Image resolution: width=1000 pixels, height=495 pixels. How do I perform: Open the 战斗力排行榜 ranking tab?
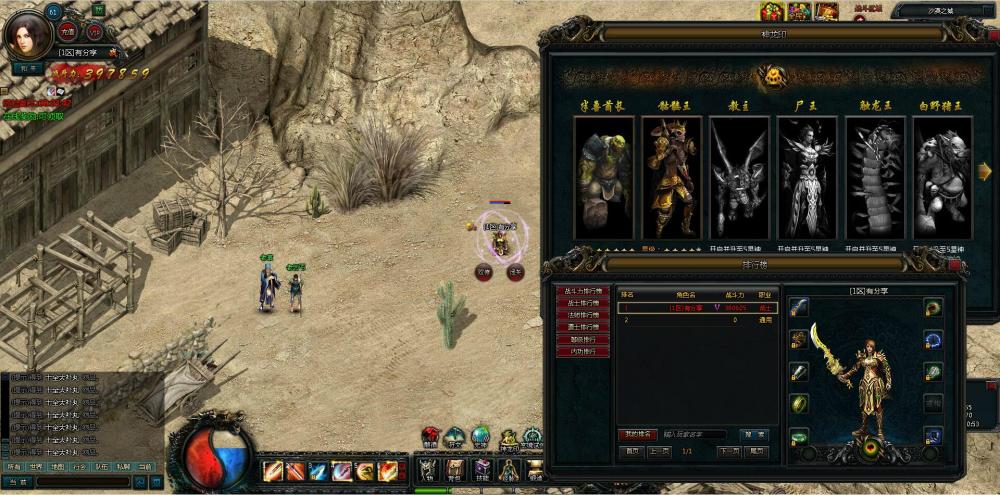[x=583, y=290]
